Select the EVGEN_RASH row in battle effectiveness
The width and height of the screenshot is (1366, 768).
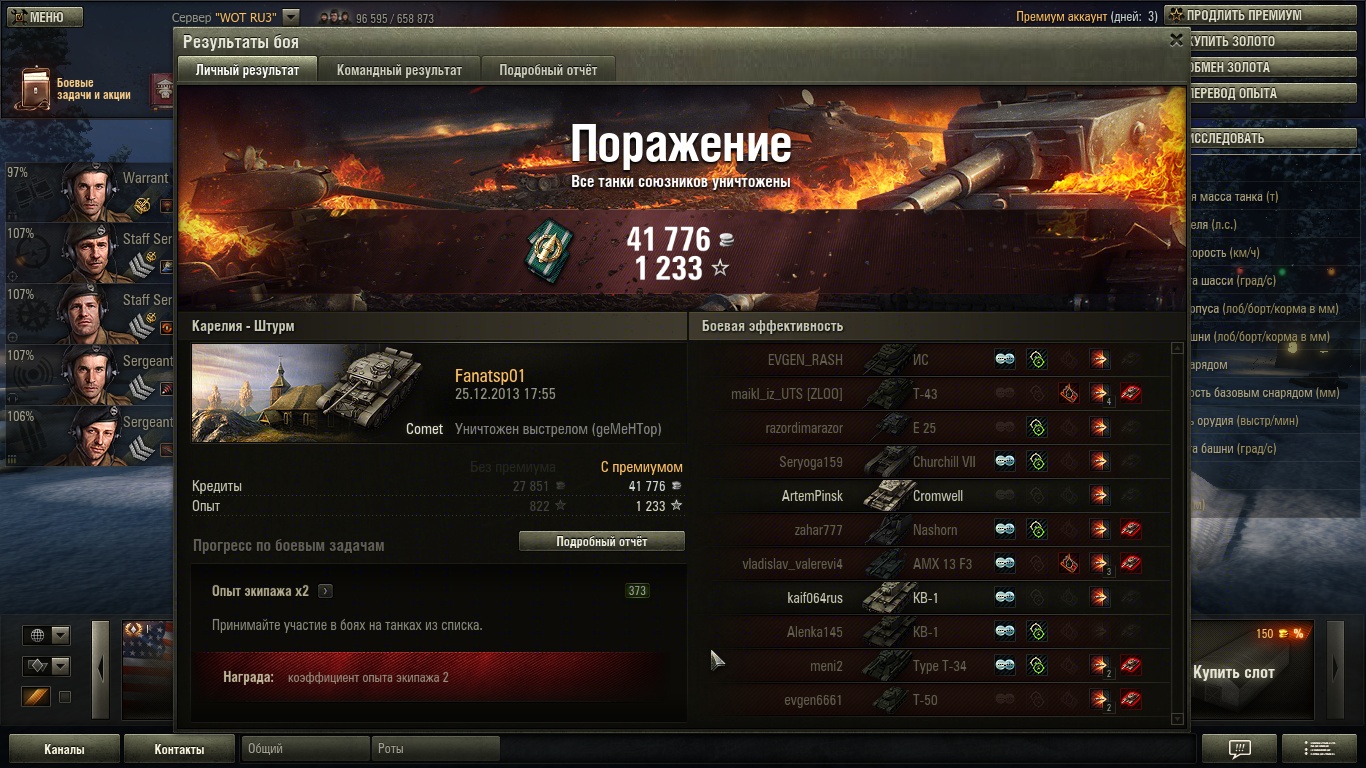928,360
